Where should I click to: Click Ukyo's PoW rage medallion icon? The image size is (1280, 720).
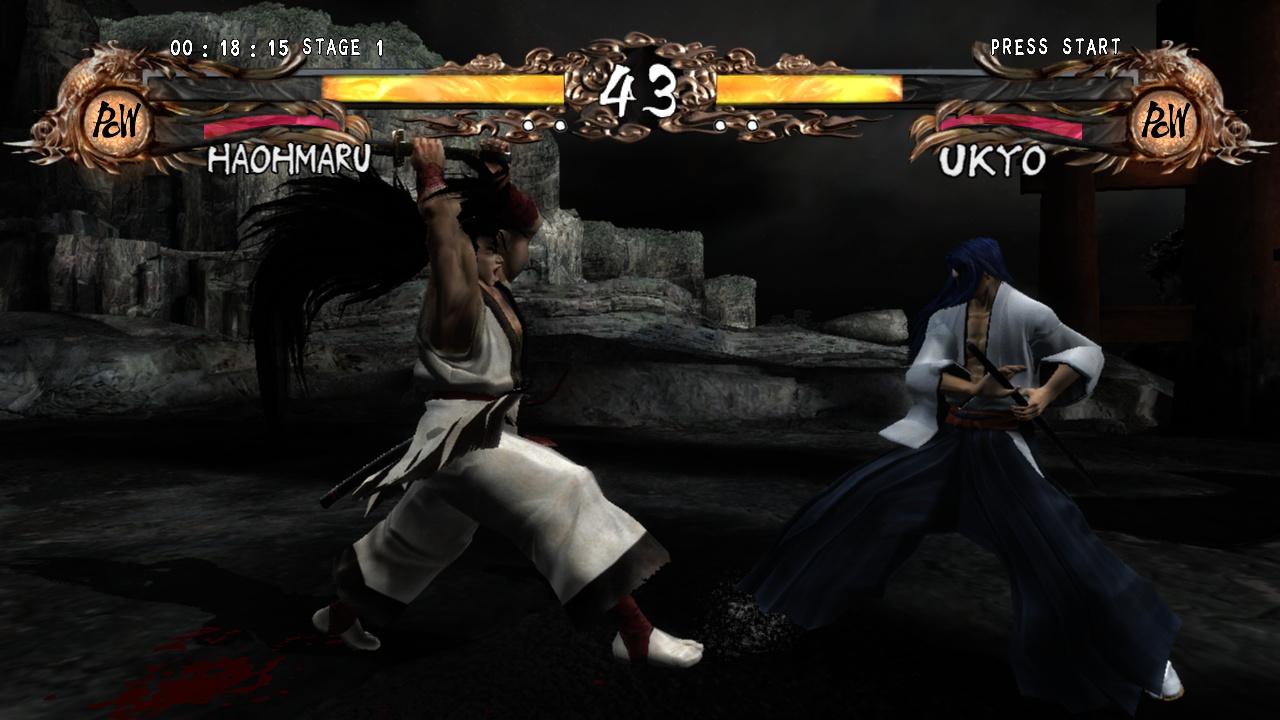pos(1168,122)
